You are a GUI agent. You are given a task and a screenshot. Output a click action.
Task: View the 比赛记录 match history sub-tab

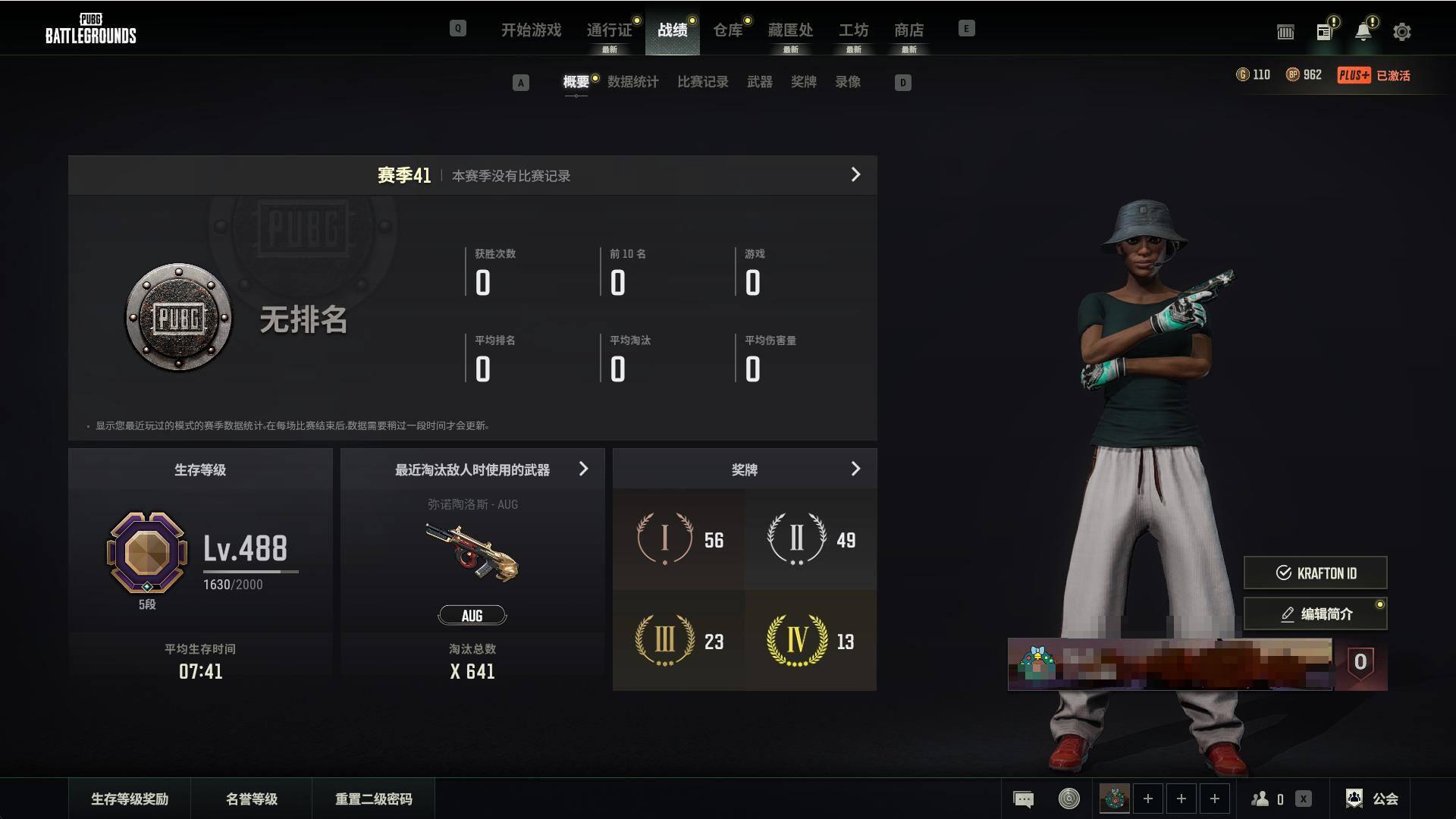point(702,82)
